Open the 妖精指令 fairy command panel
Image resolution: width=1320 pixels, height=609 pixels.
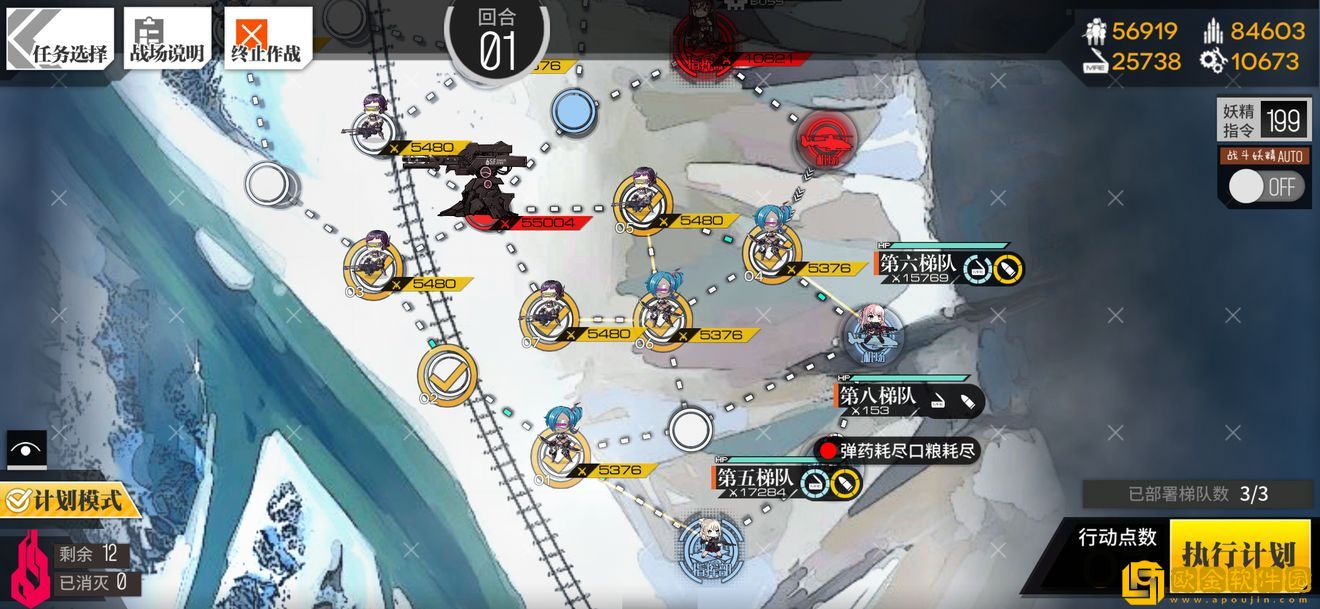[1263, 121]
